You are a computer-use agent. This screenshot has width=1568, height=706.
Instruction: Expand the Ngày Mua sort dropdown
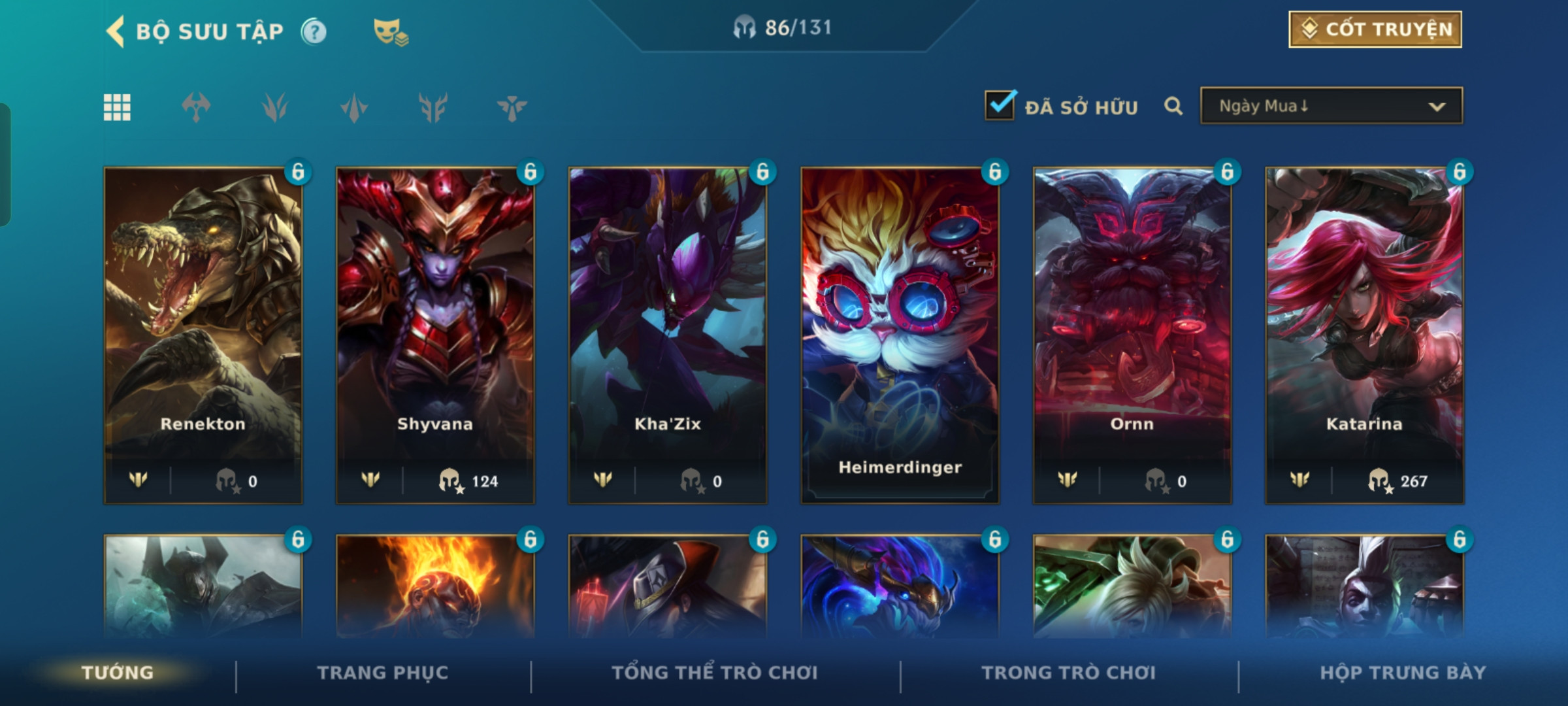1331,106
